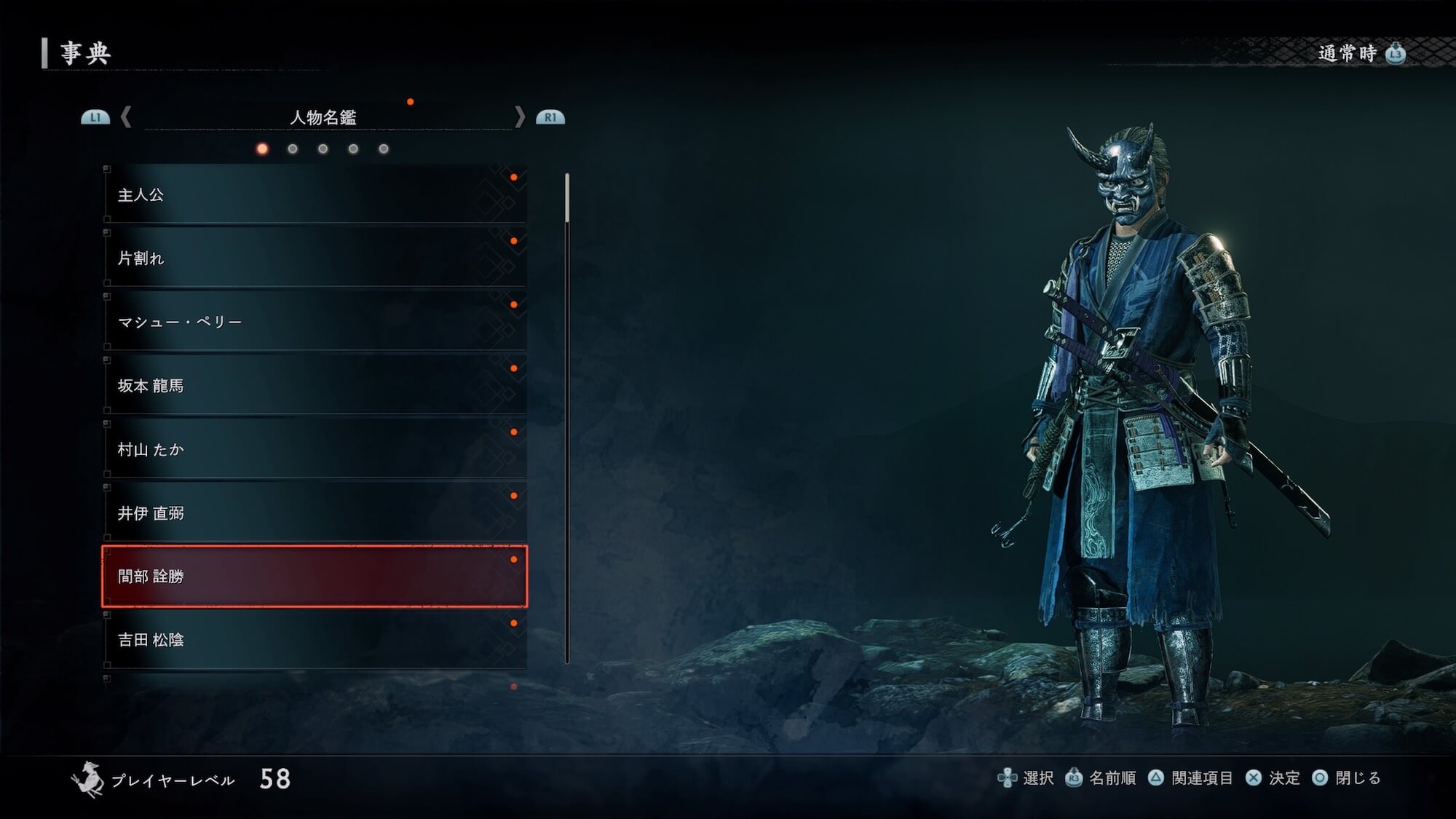Open the highlighted 間部 詮勝 entry

click(314, 577)
